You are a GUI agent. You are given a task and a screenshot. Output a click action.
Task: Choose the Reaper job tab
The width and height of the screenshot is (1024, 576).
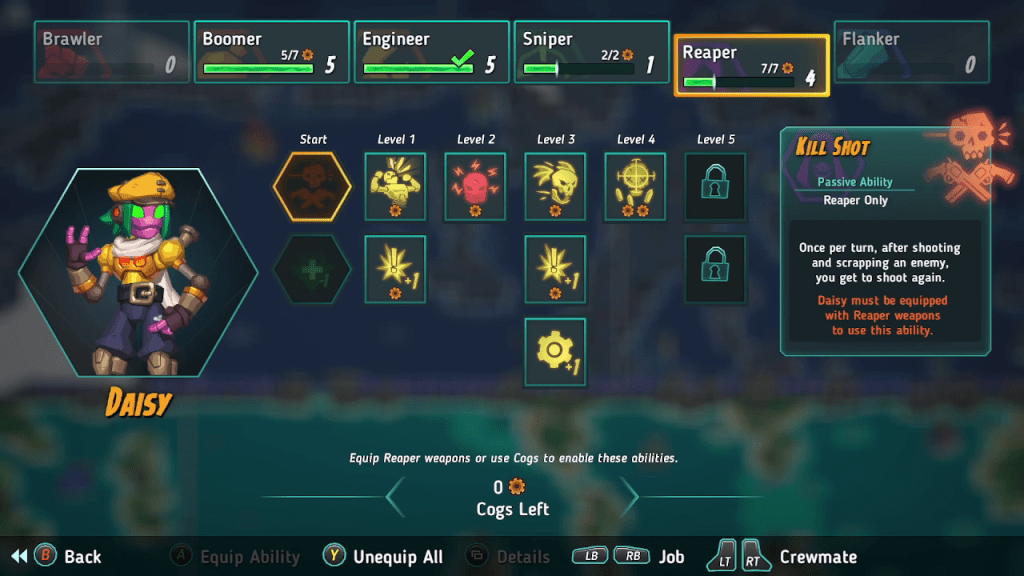click(x=751, y=65)
